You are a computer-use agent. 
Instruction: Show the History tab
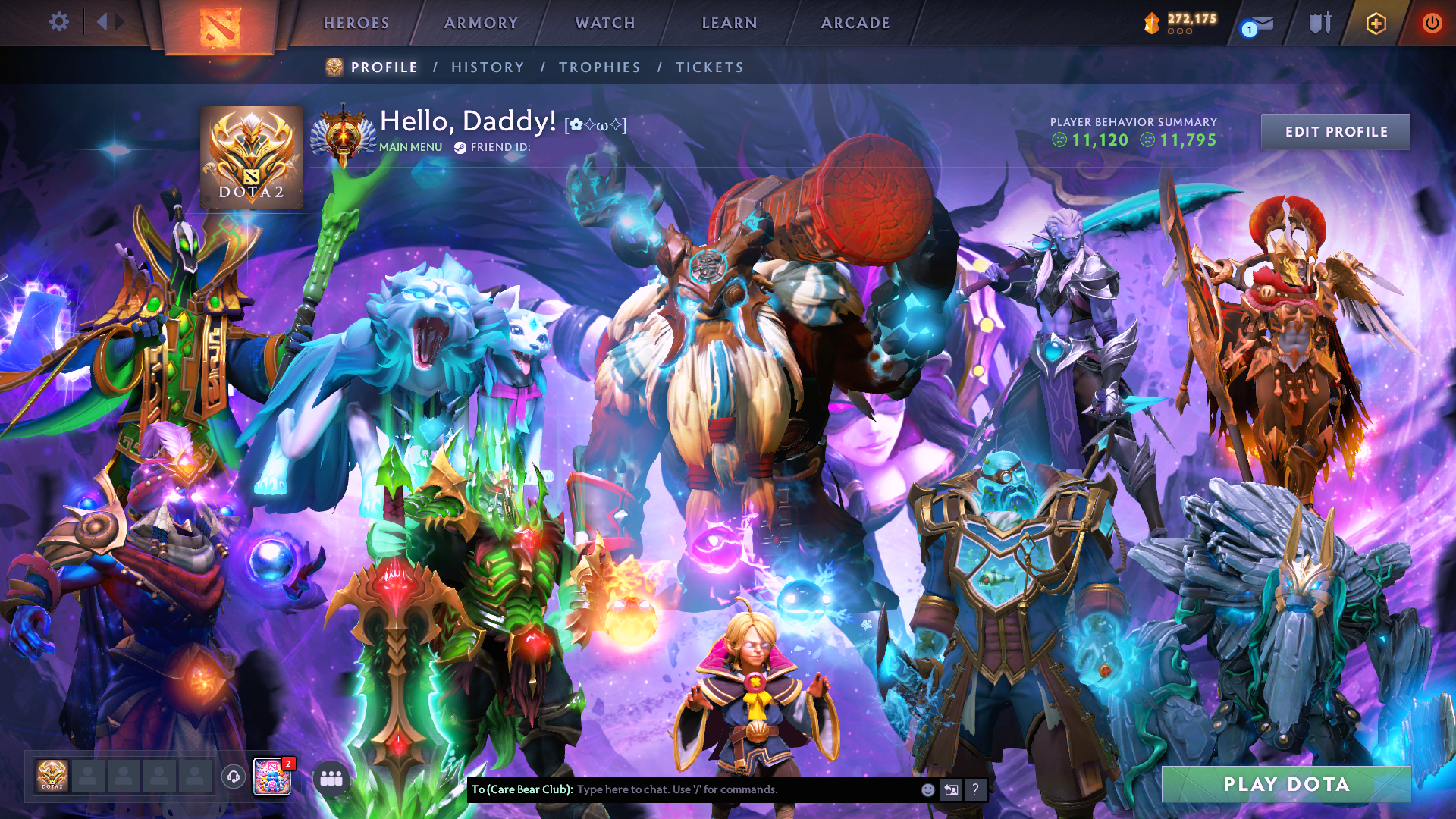(488, 67)
